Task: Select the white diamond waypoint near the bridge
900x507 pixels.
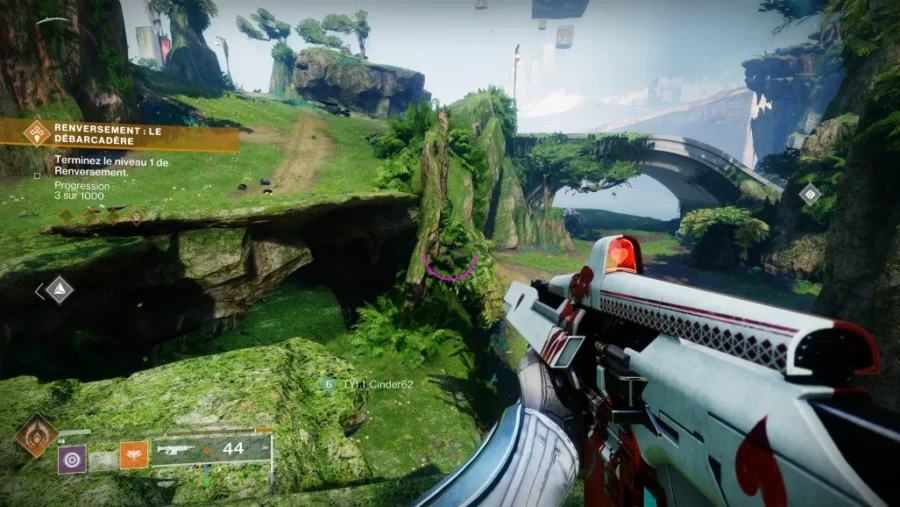Action: 810,194
